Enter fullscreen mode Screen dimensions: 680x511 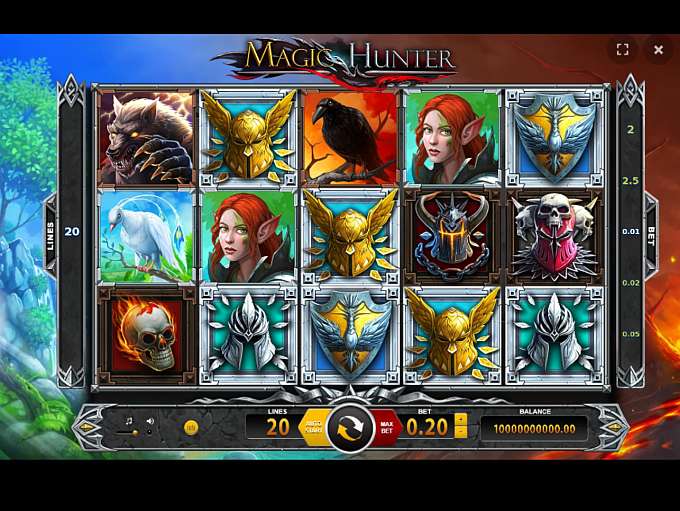tap(622, 49)
